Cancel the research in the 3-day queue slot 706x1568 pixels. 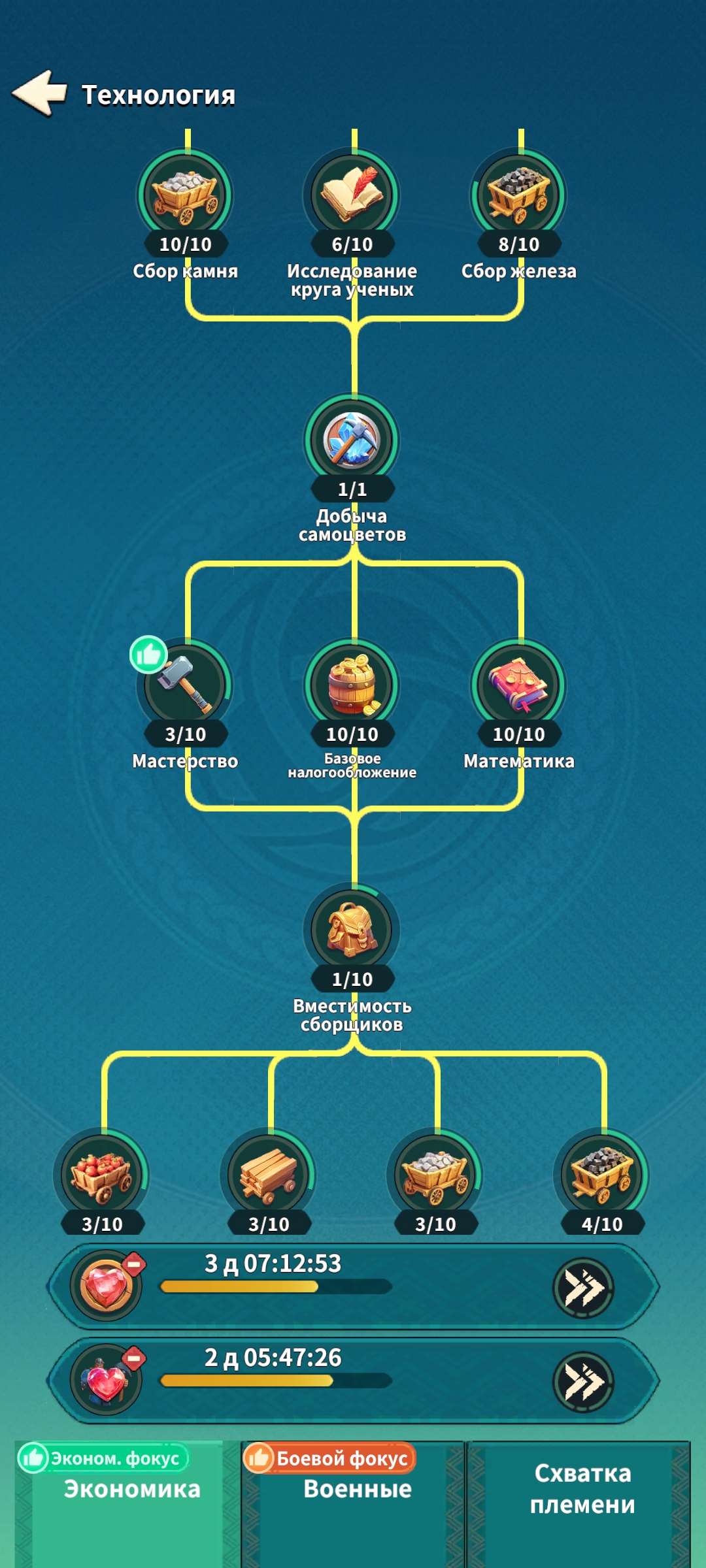[x=134, y=1265]
